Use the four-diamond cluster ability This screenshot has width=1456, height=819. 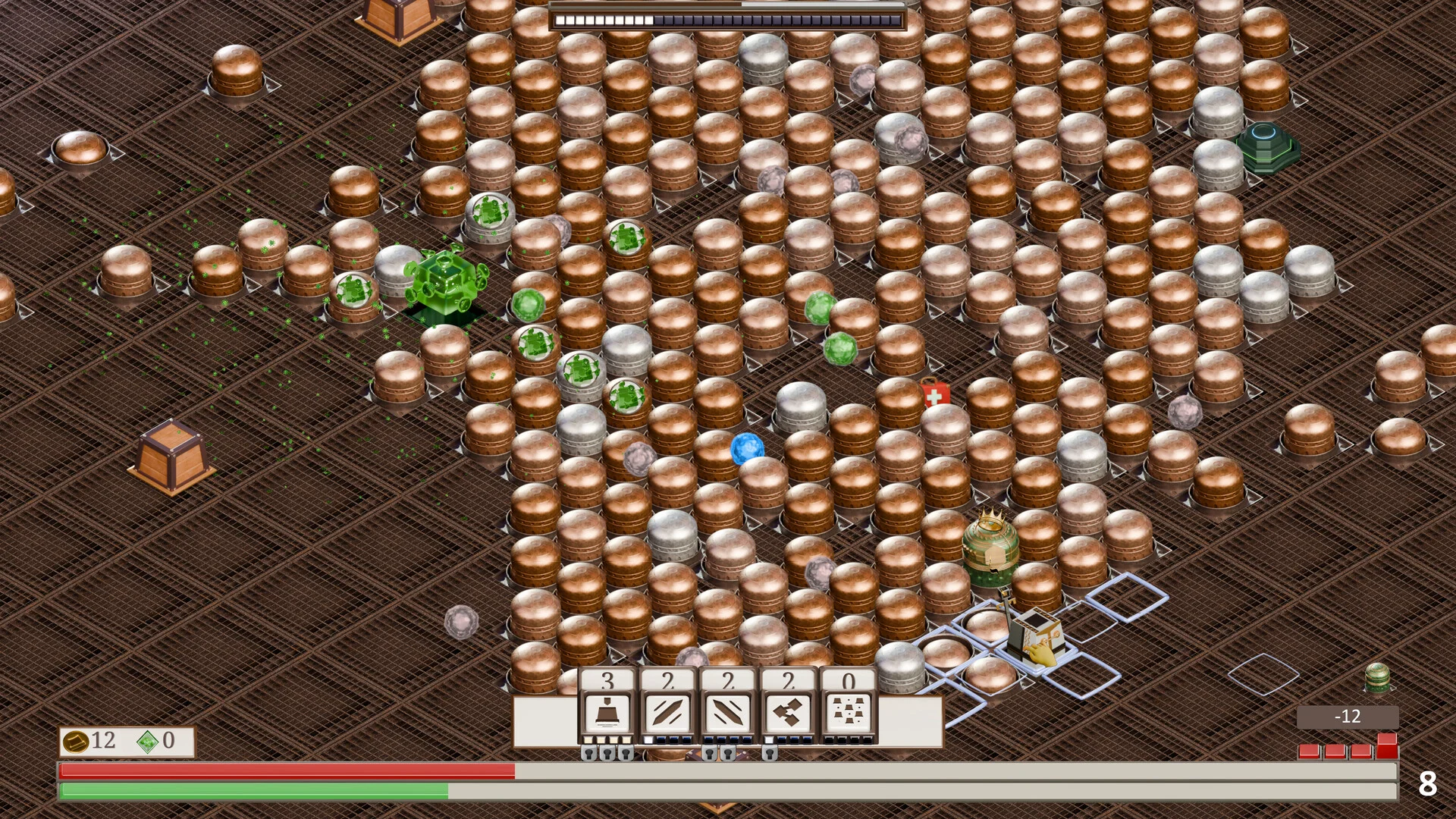(789, 713)
